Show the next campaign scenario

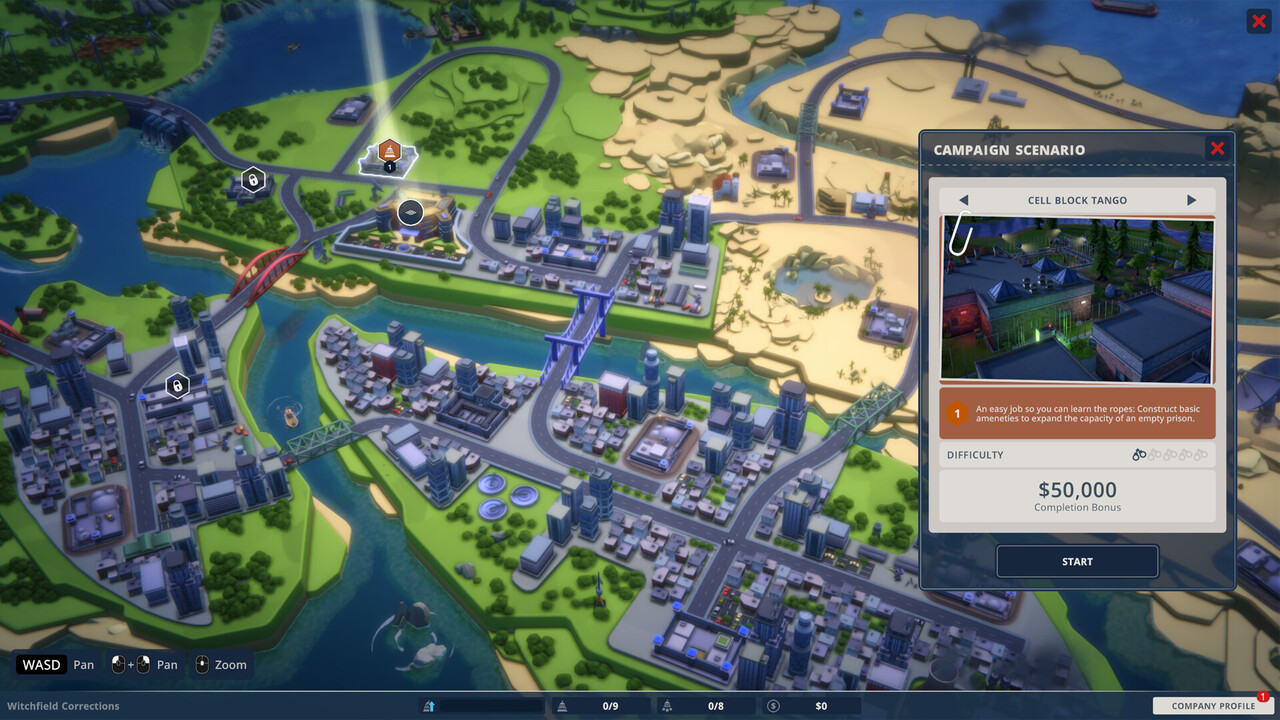pos(1191,200)
